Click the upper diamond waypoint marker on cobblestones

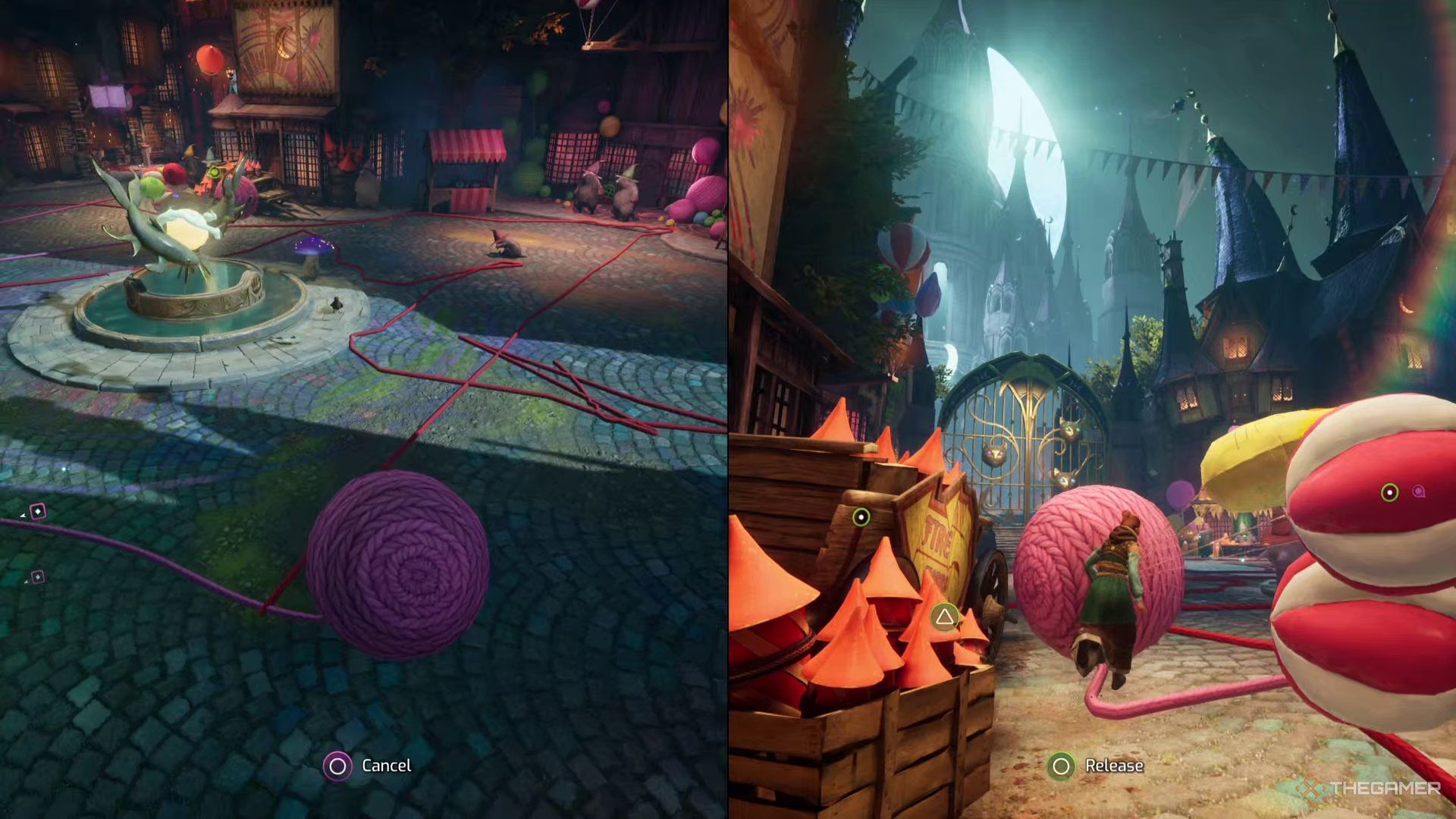coord(38,511)
